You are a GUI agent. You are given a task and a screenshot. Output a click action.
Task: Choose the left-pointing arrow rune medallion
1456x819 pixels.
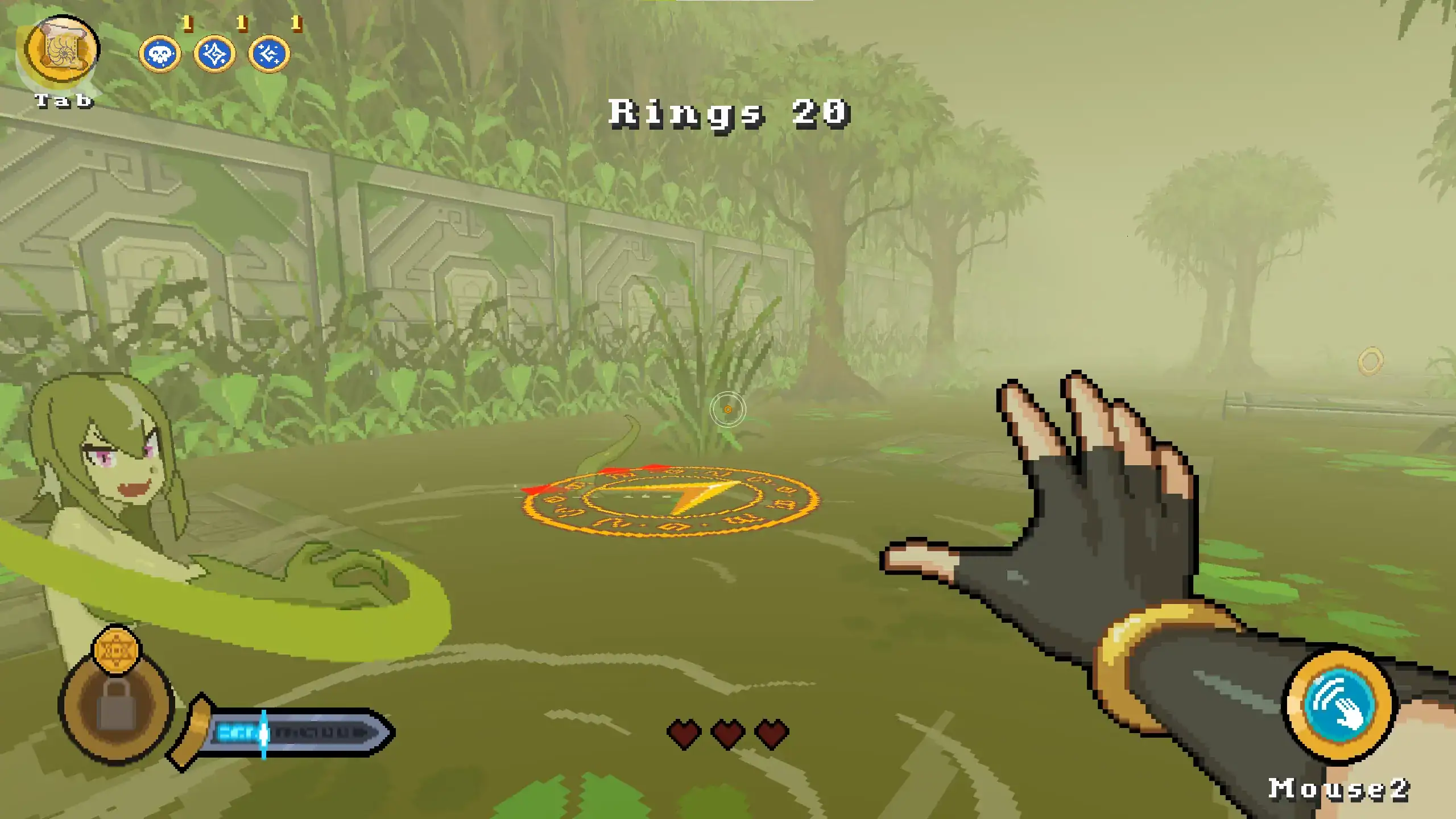click(x=269, y=55)
